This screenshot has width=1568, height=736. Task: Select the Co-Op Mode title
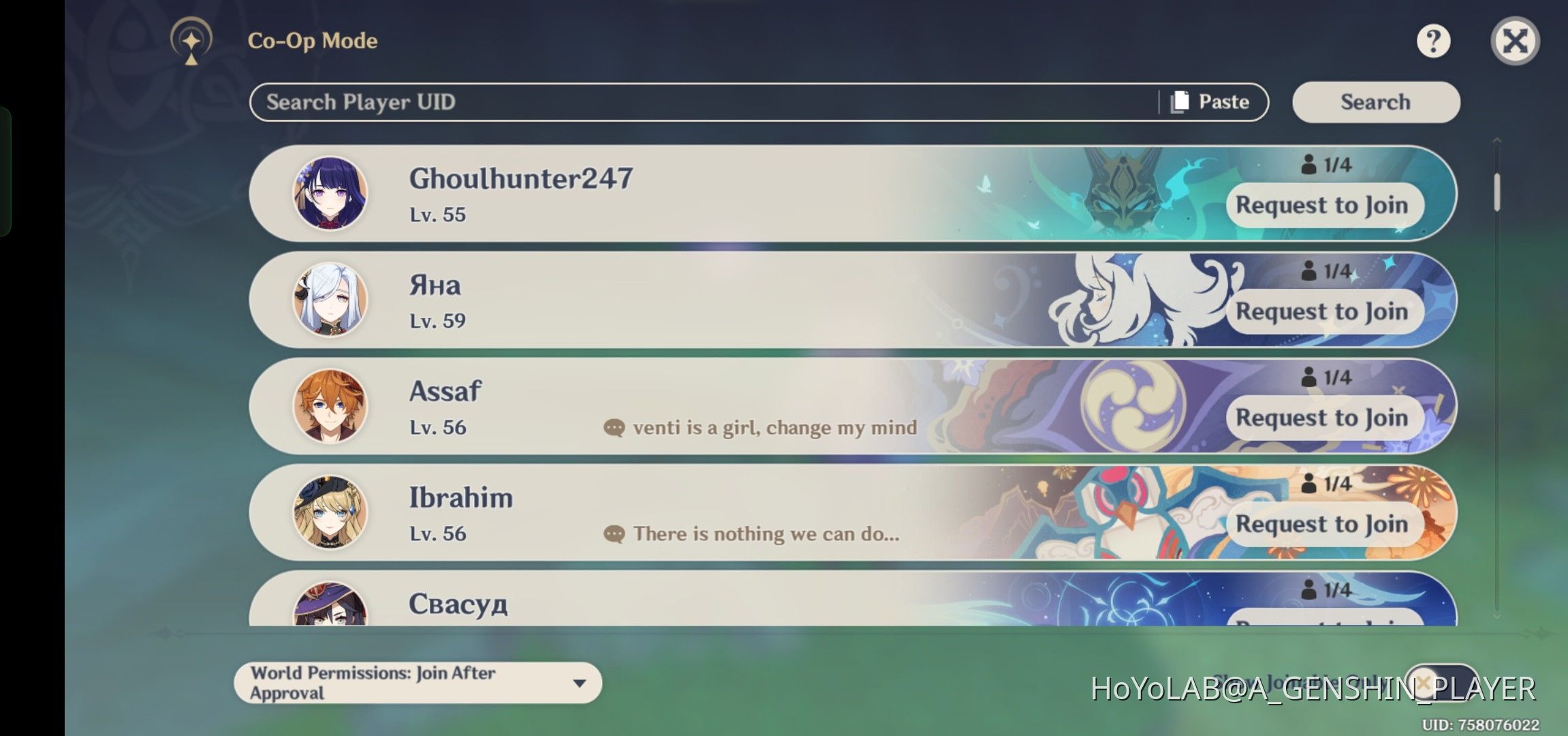click(314, 40)
